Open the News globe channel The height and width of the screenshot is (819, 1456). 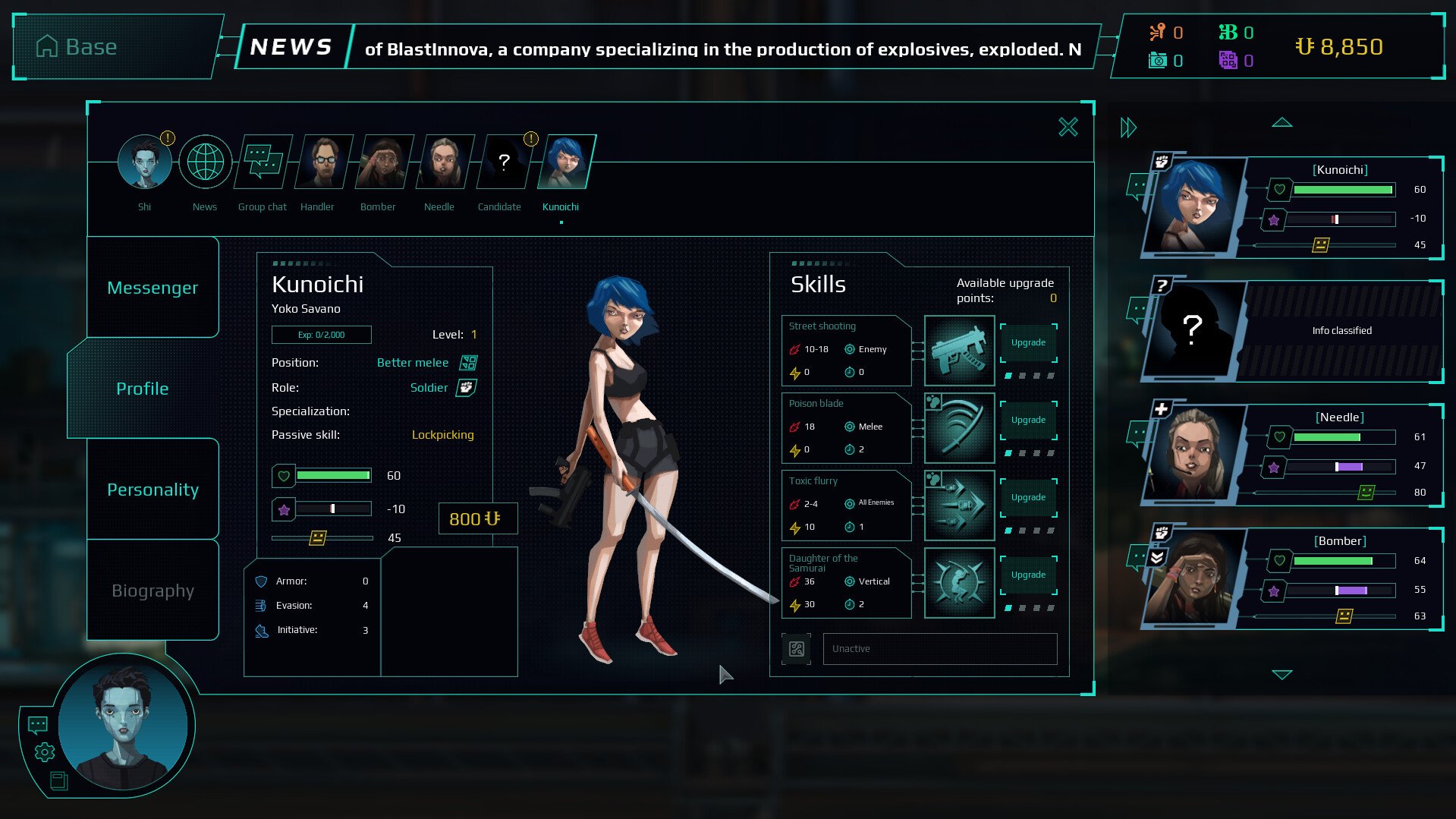pyautogui.click(x=205, y=162)
